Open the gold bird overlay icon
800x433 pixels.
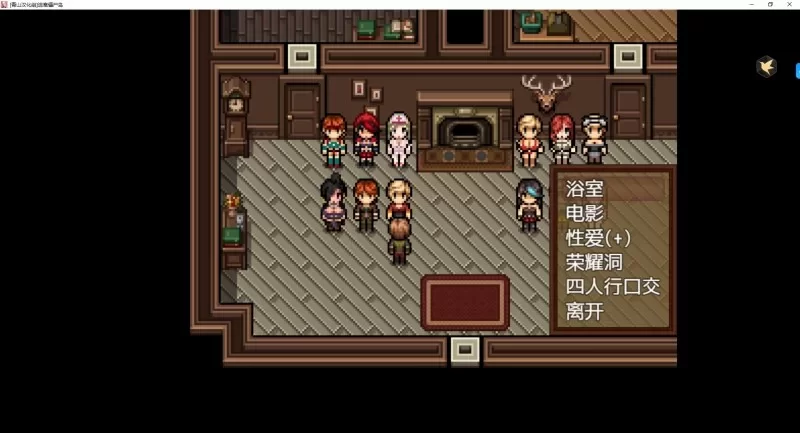[x=767, y=67]
